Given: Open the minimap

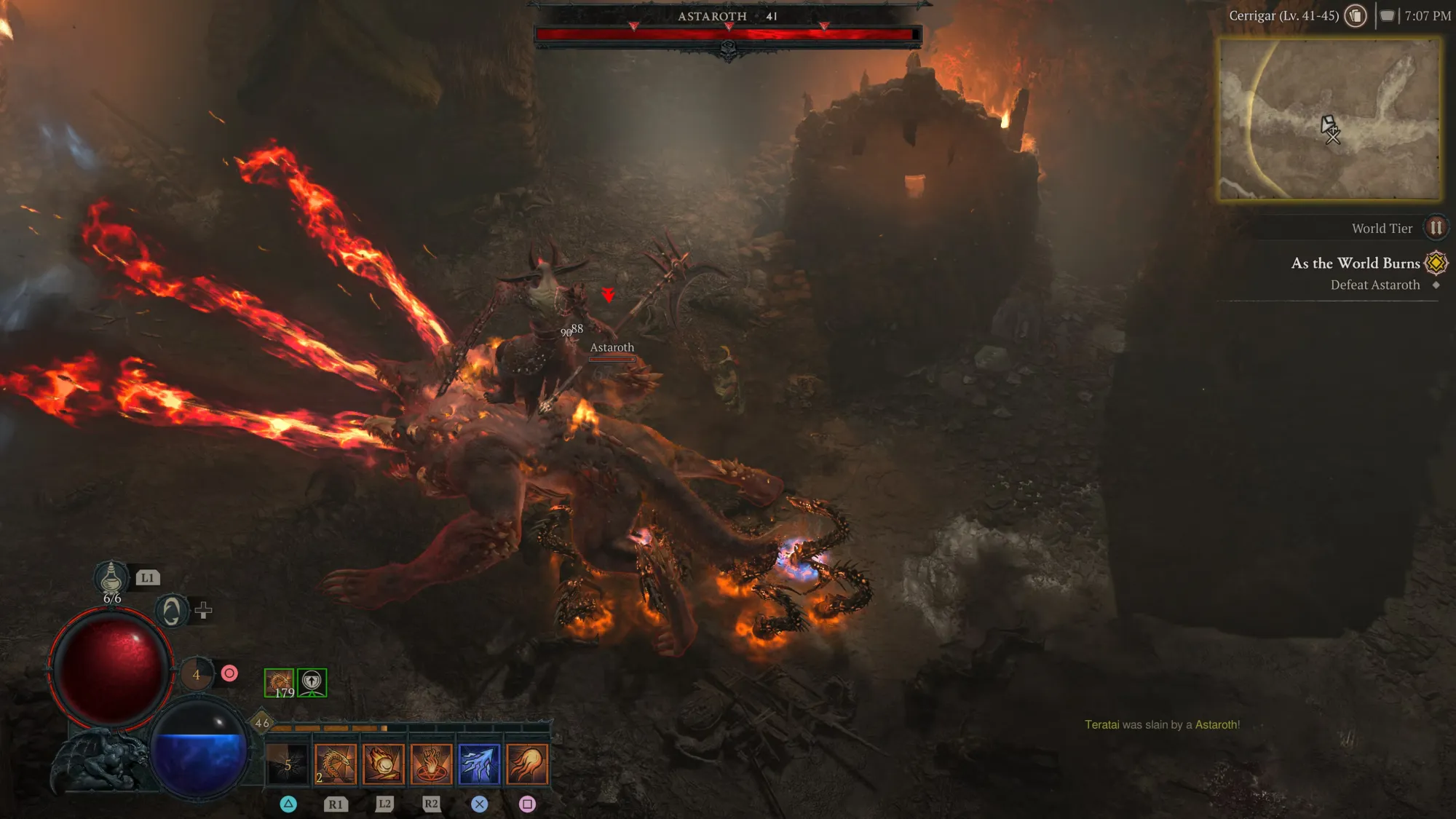Looking at the screenshot, I should [x=1330, y=119].
